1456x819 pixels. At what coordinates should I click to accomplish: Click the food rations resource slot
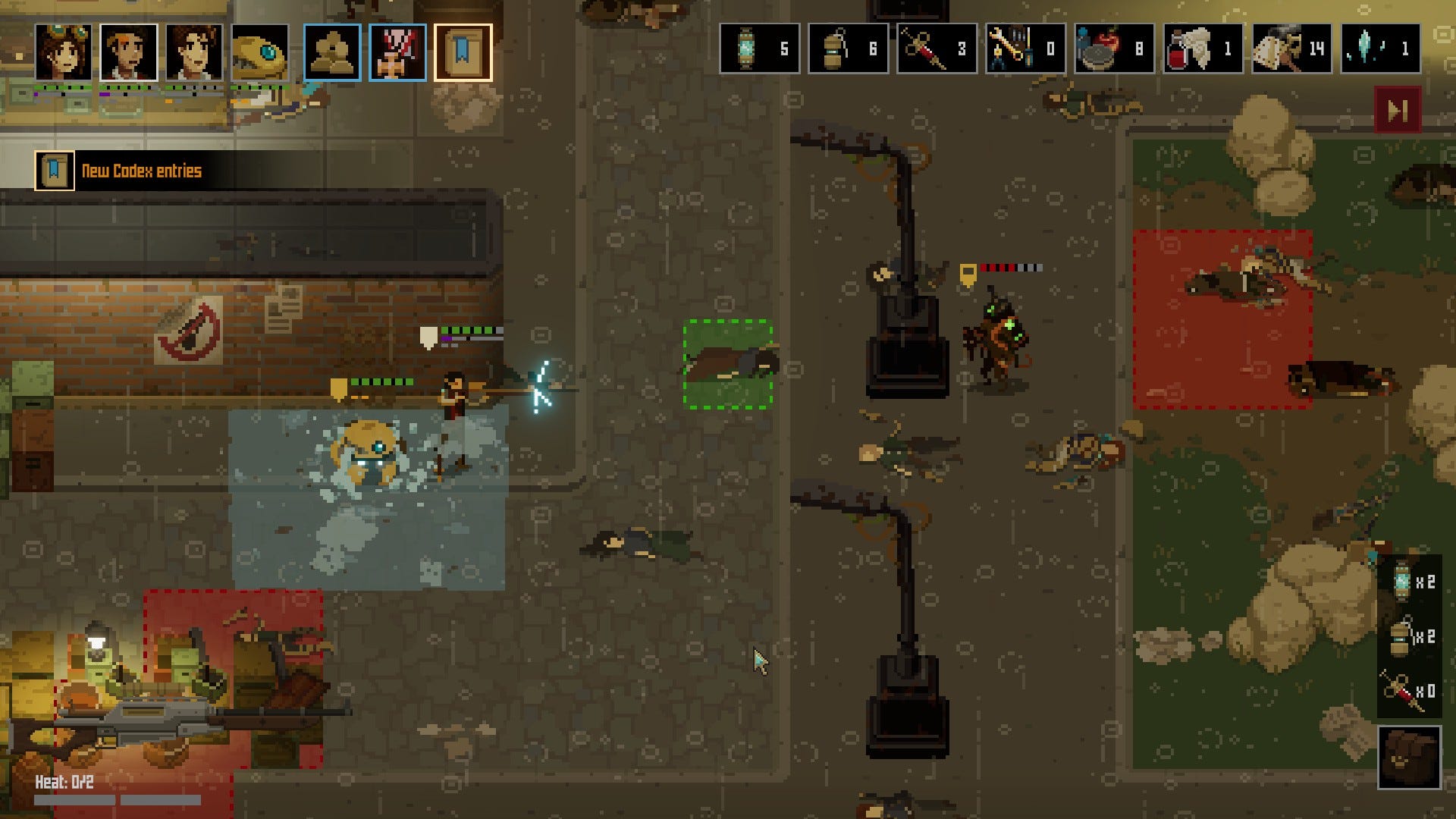(x=1114, y=49)
